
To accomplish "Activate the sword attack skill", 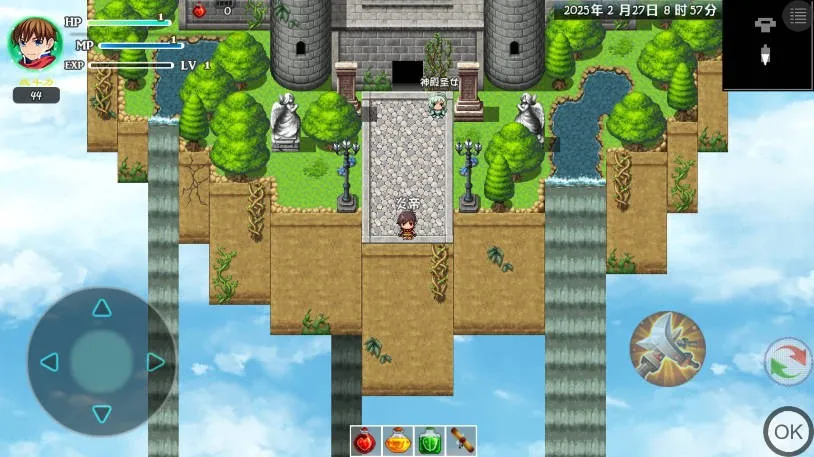I will coord(667,349).
